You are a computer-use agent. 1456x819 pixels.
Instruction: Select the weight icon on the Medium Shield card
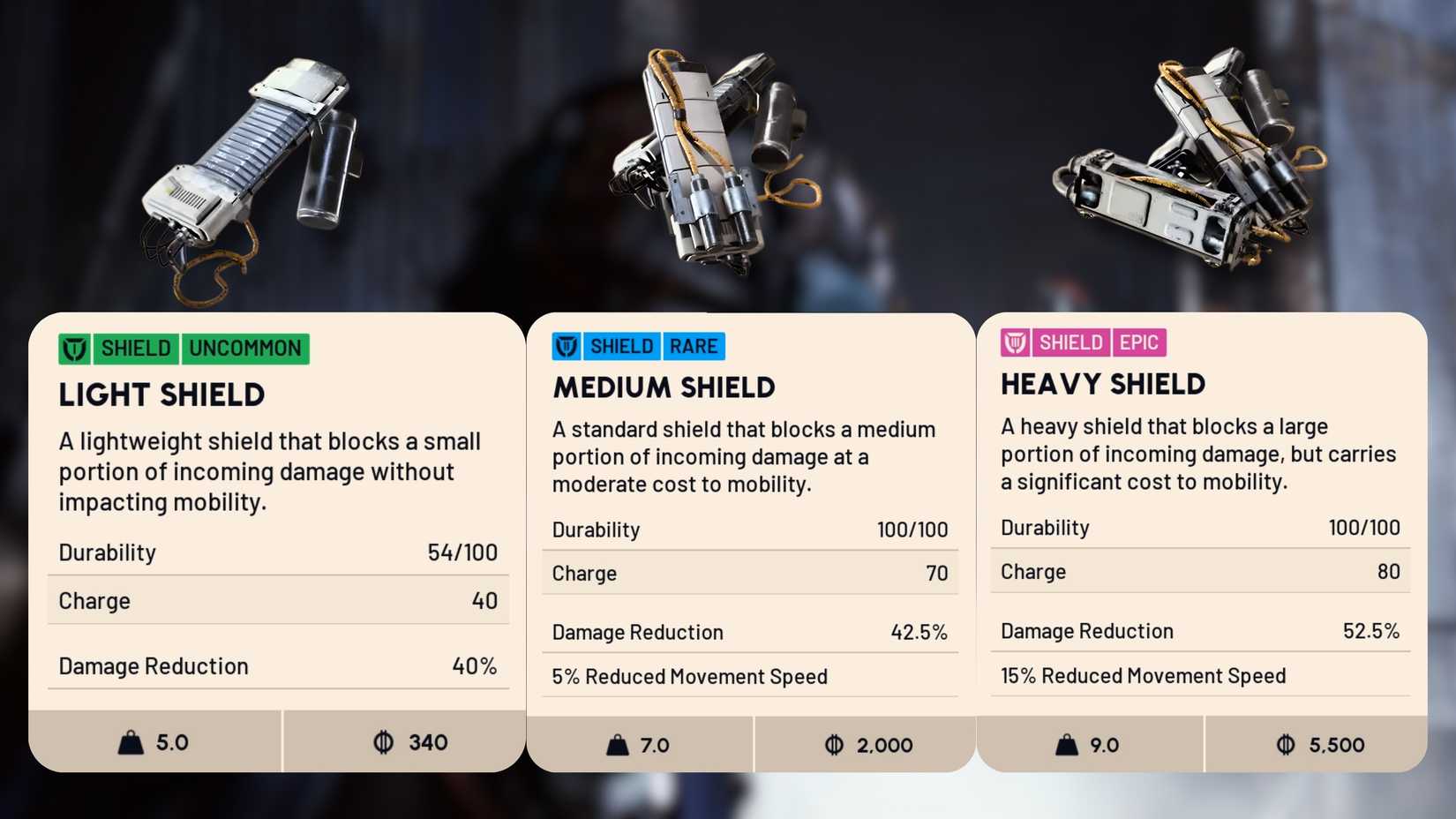[618, 744]
